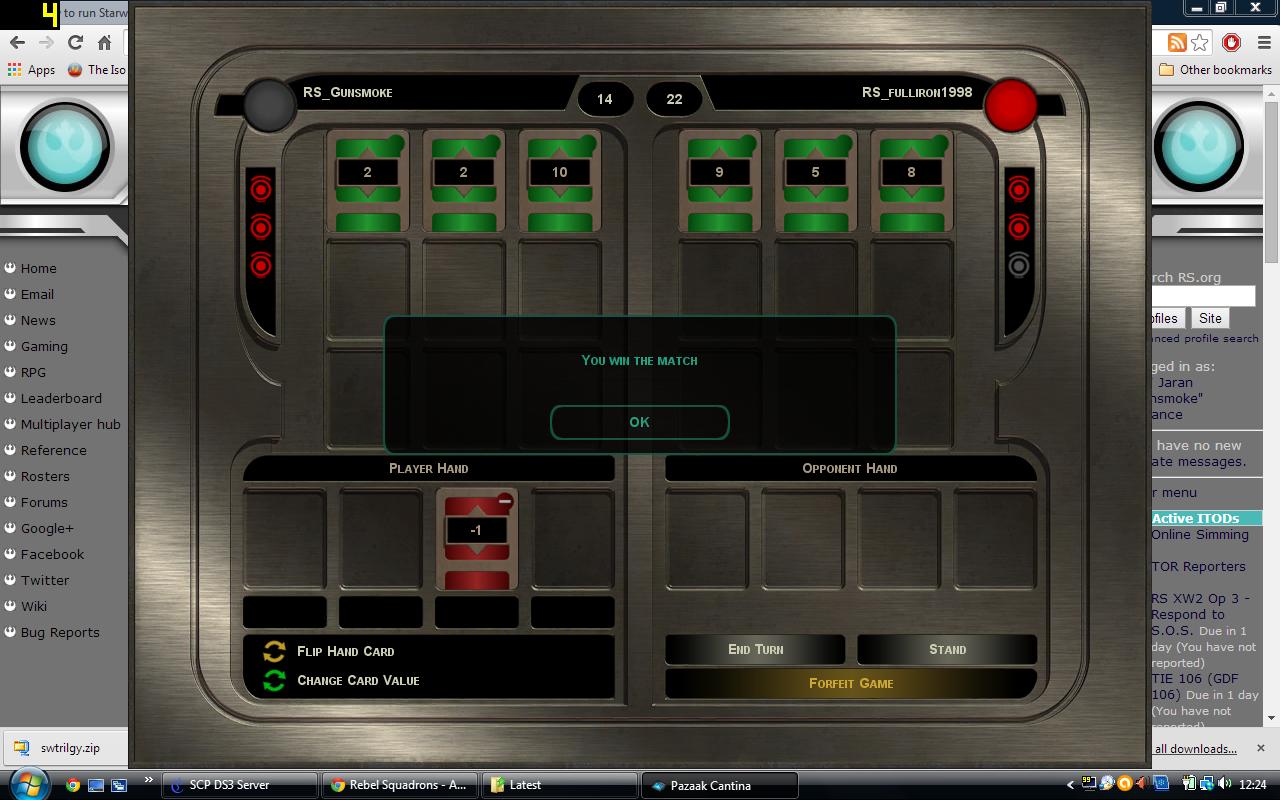Activate Change Card Value
The width and height of the screenshot is (1280, 800).
tap(357, 680)
